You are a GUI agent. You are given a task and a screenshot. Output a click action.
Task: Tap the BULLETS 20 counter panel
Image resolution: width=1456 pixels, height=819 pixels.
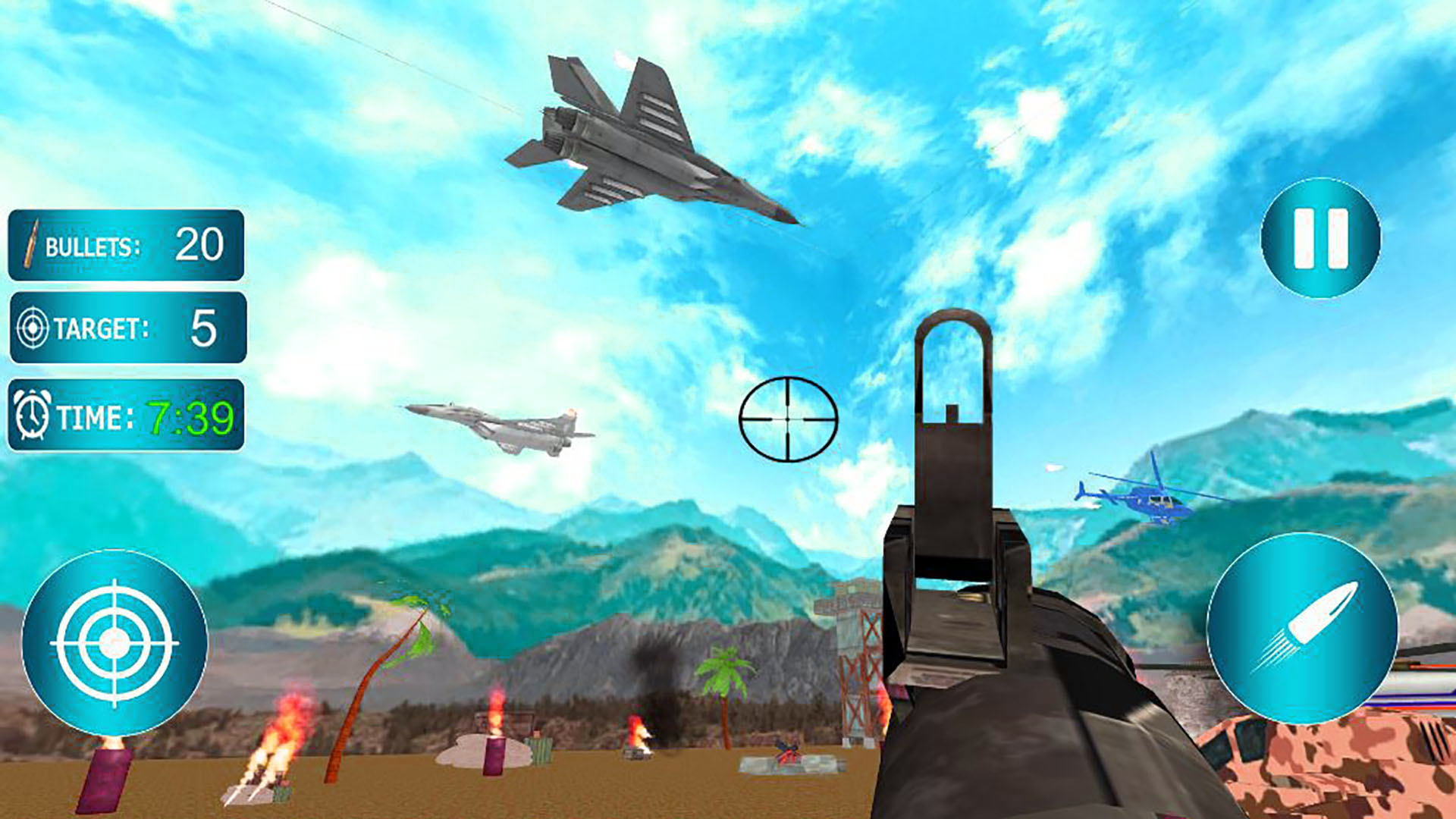click(127, 245)
